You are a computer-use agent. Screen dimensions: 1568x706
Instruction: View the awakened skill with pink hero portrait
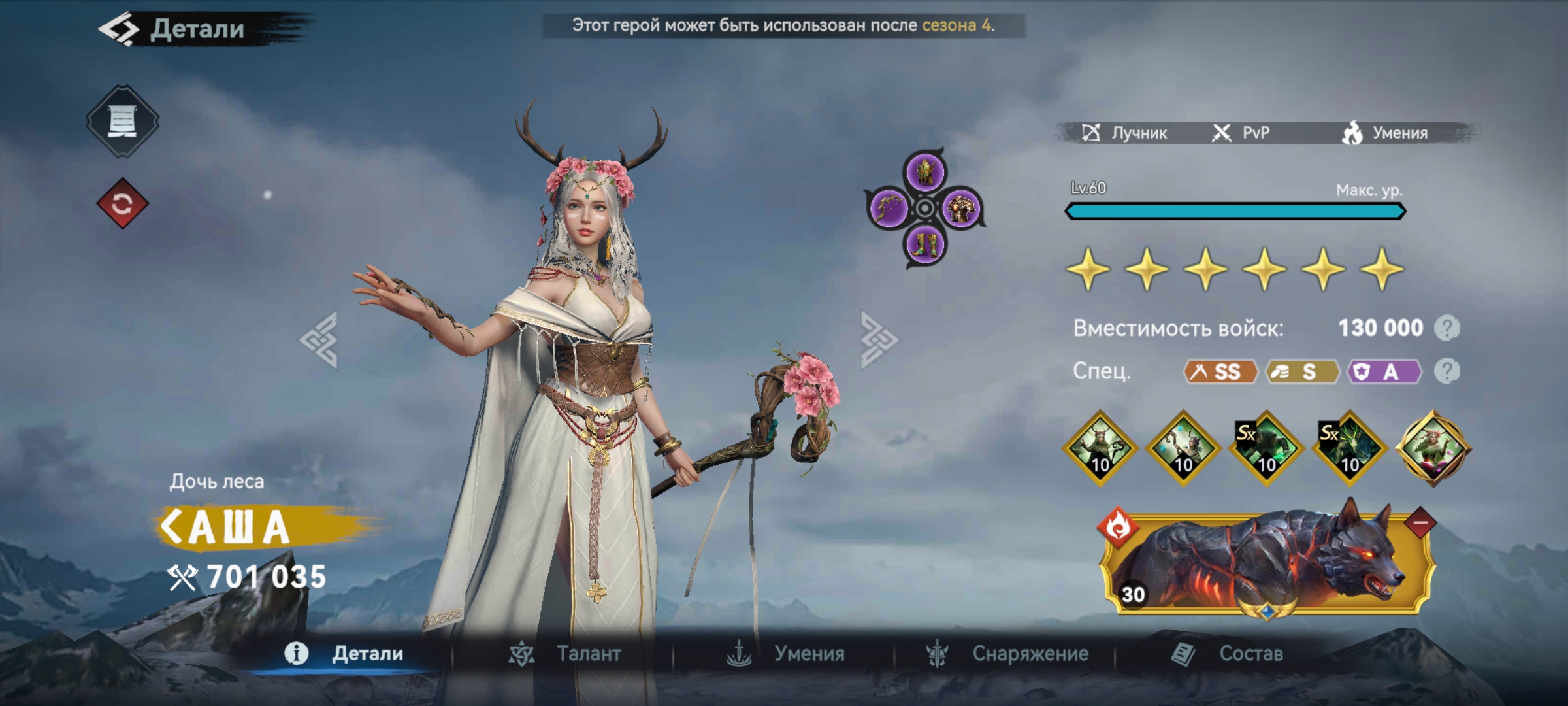pyautogui.click(x=1433, y=448)
